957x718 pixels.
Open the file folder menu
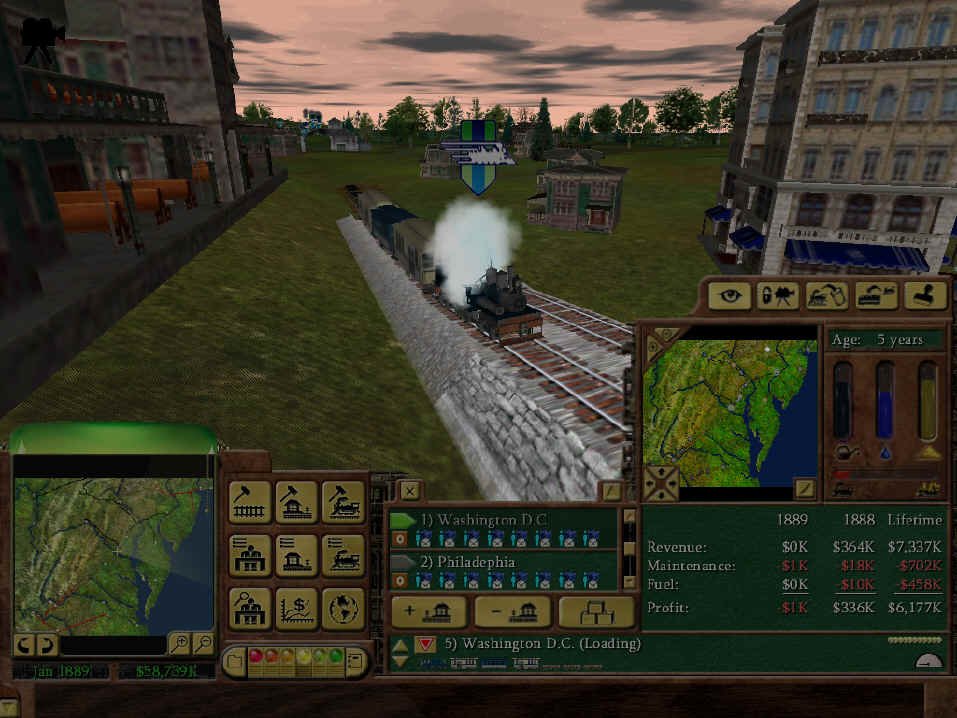coord(234,660)
